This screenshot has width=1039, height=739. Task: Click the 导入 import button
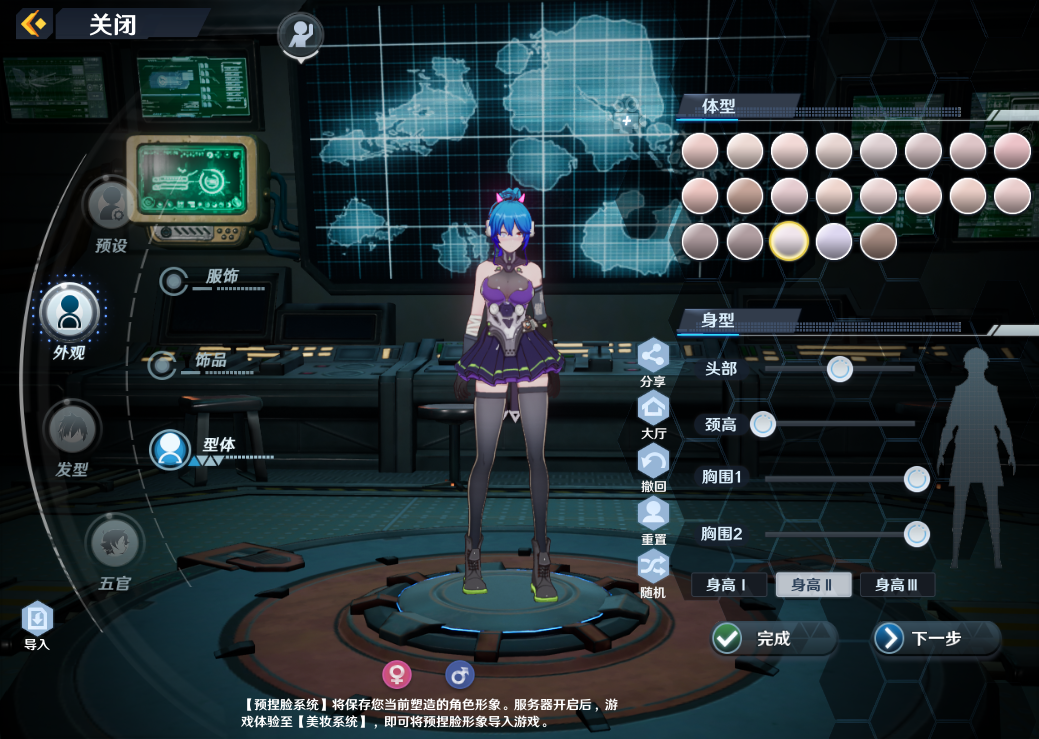point(37,619)
